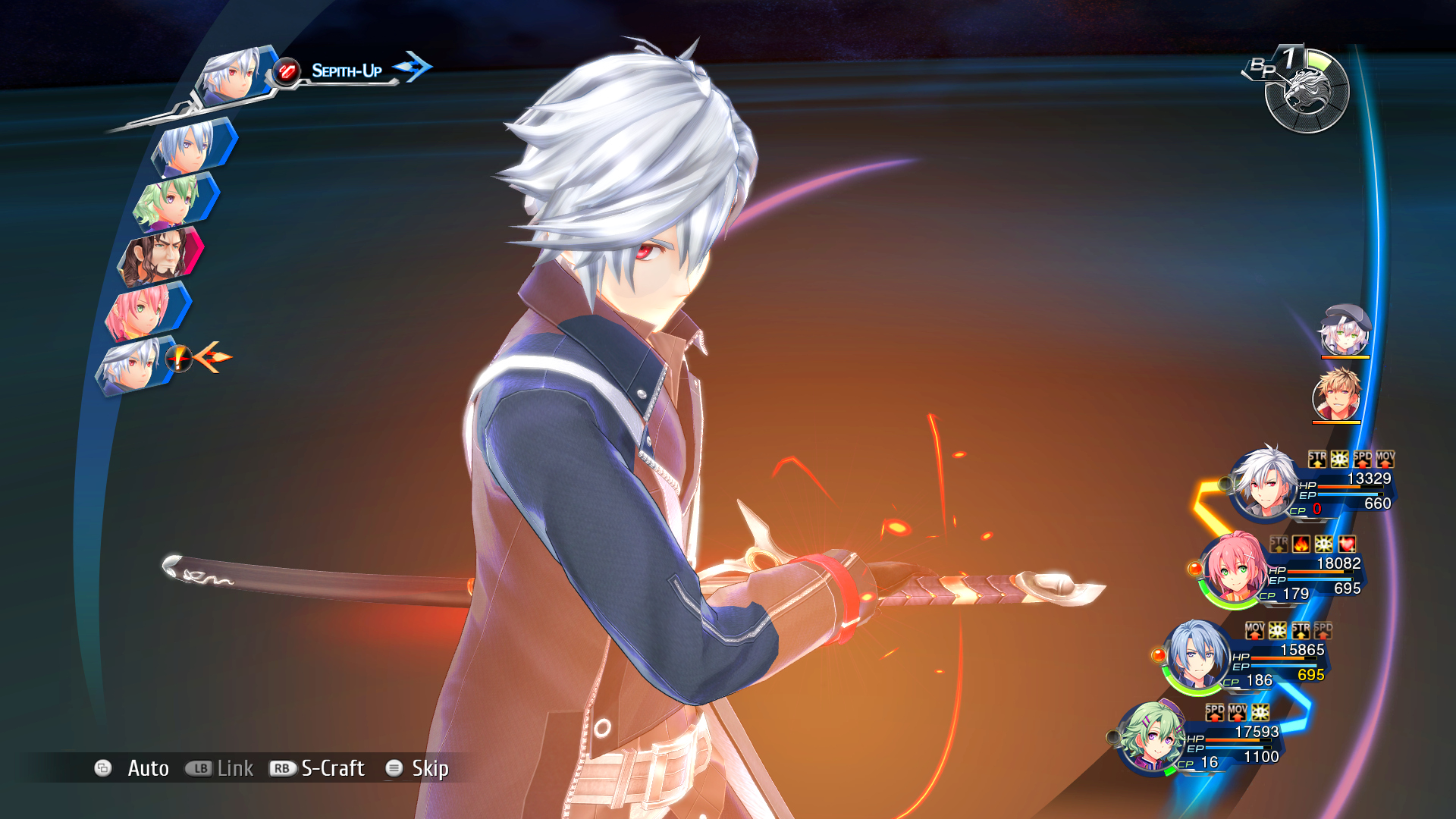Select the capped grey-haired support member portrait
Image resolution: width=1456 pixels, height=819 pixels.
tap(1345, 331)
